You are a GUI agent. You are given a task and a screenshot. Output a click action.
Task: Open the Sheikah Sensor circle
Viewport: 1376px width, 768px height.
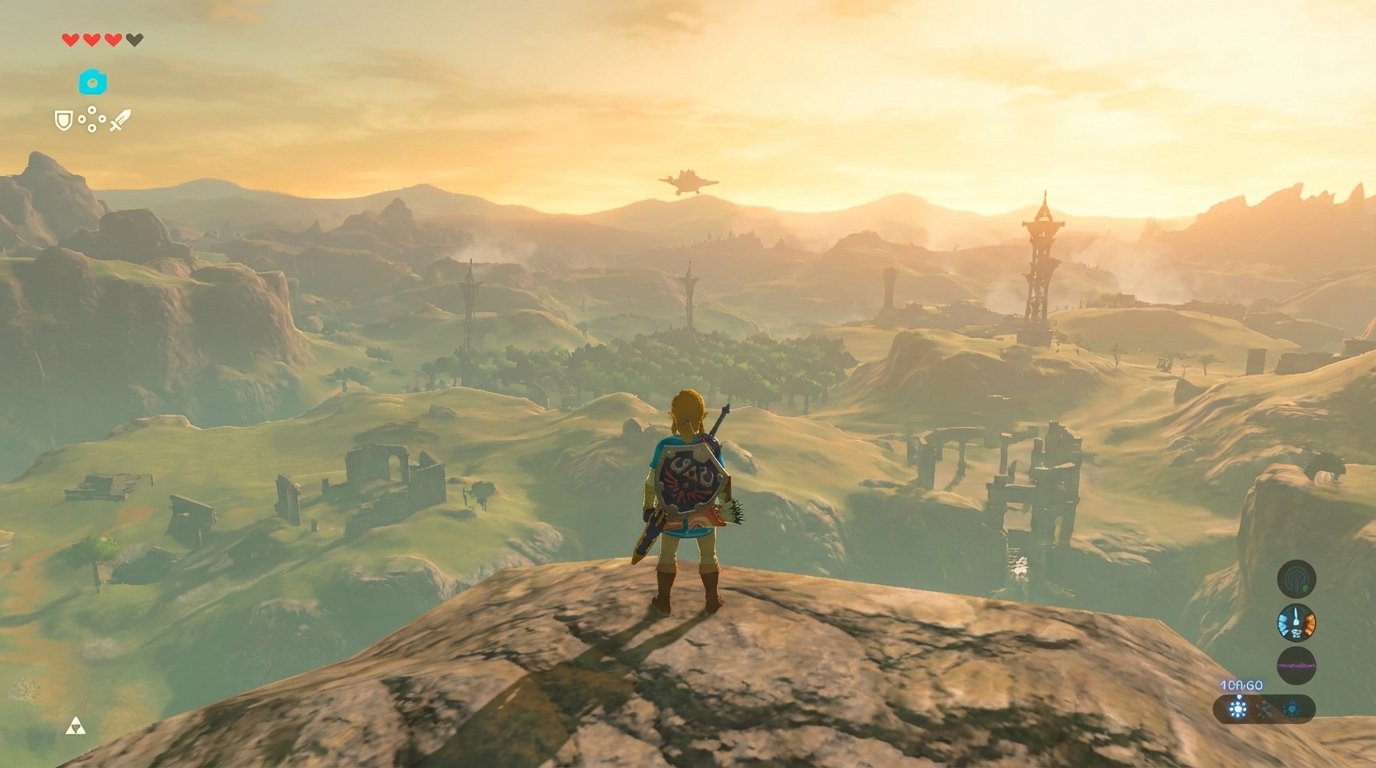tap(1297, 578)
